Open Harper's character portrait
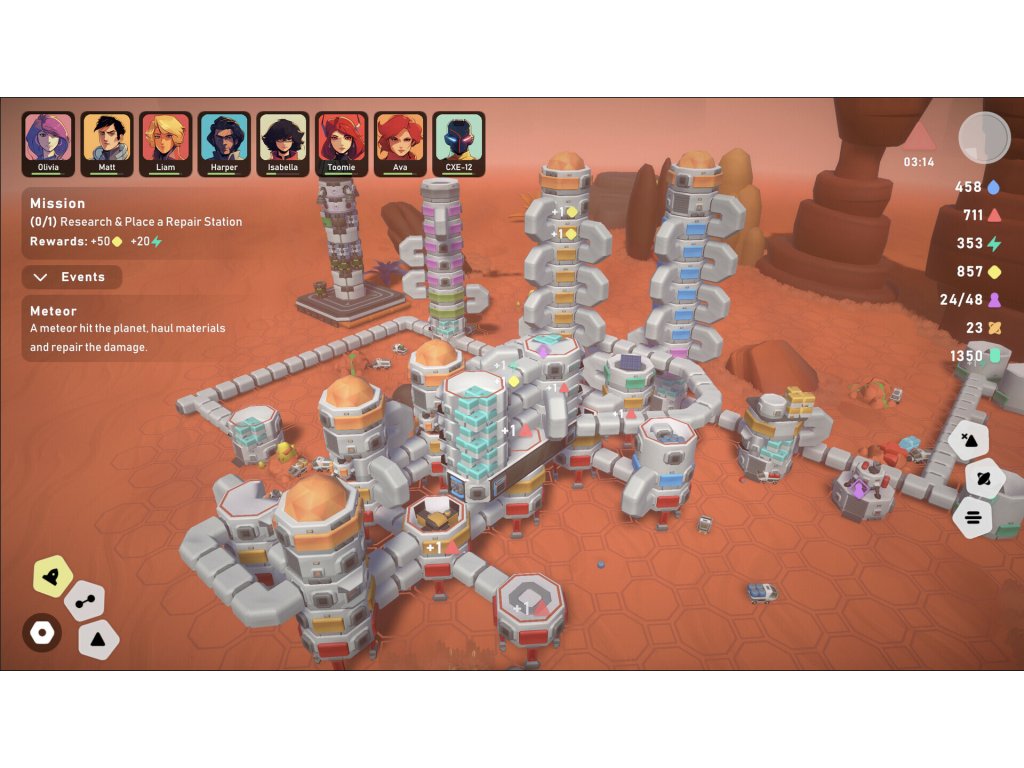The image size is (1024, 768). point(224,143)
